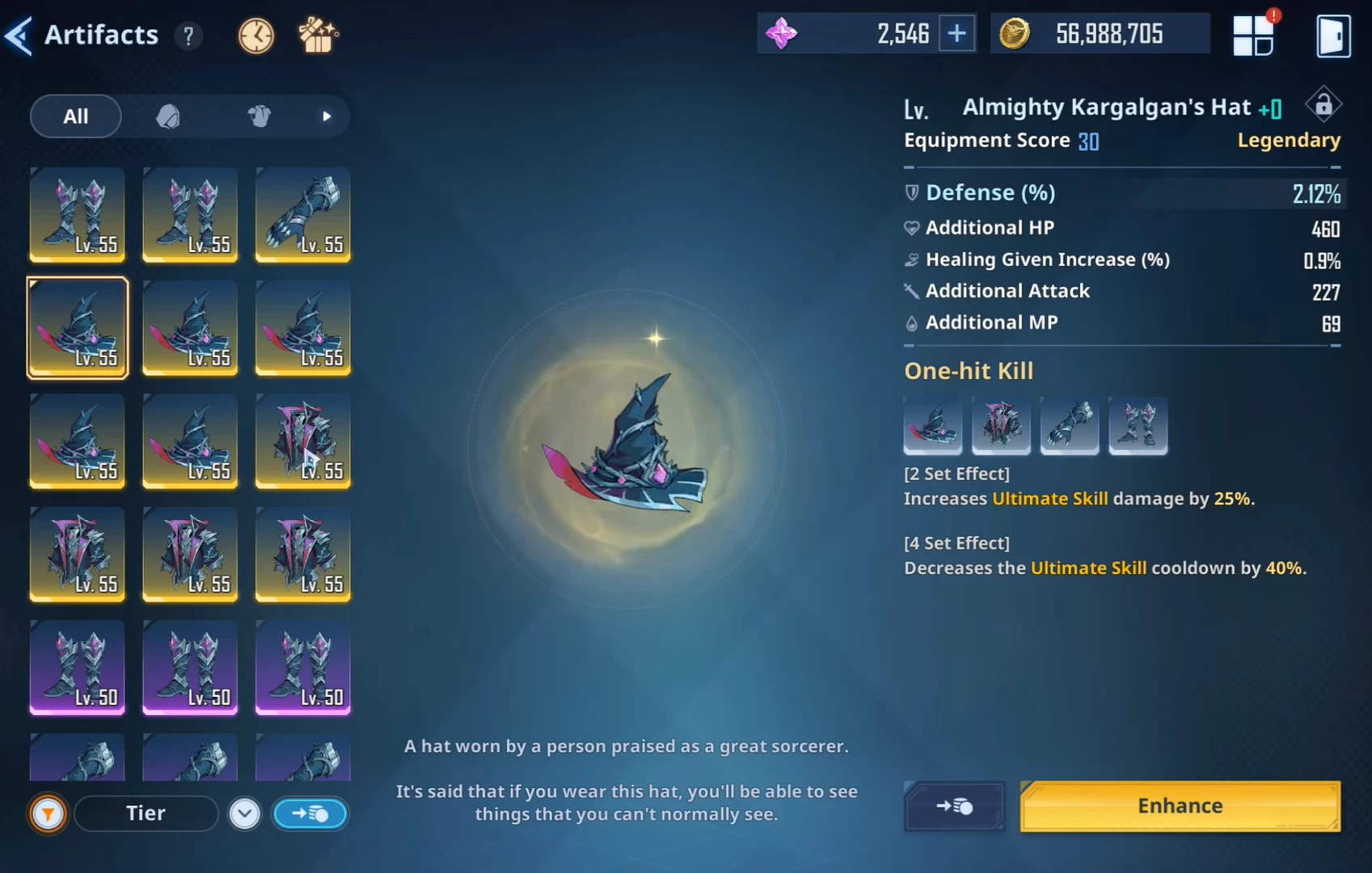
Task: Open the Tier sort selector
Action: pos(146,814)
